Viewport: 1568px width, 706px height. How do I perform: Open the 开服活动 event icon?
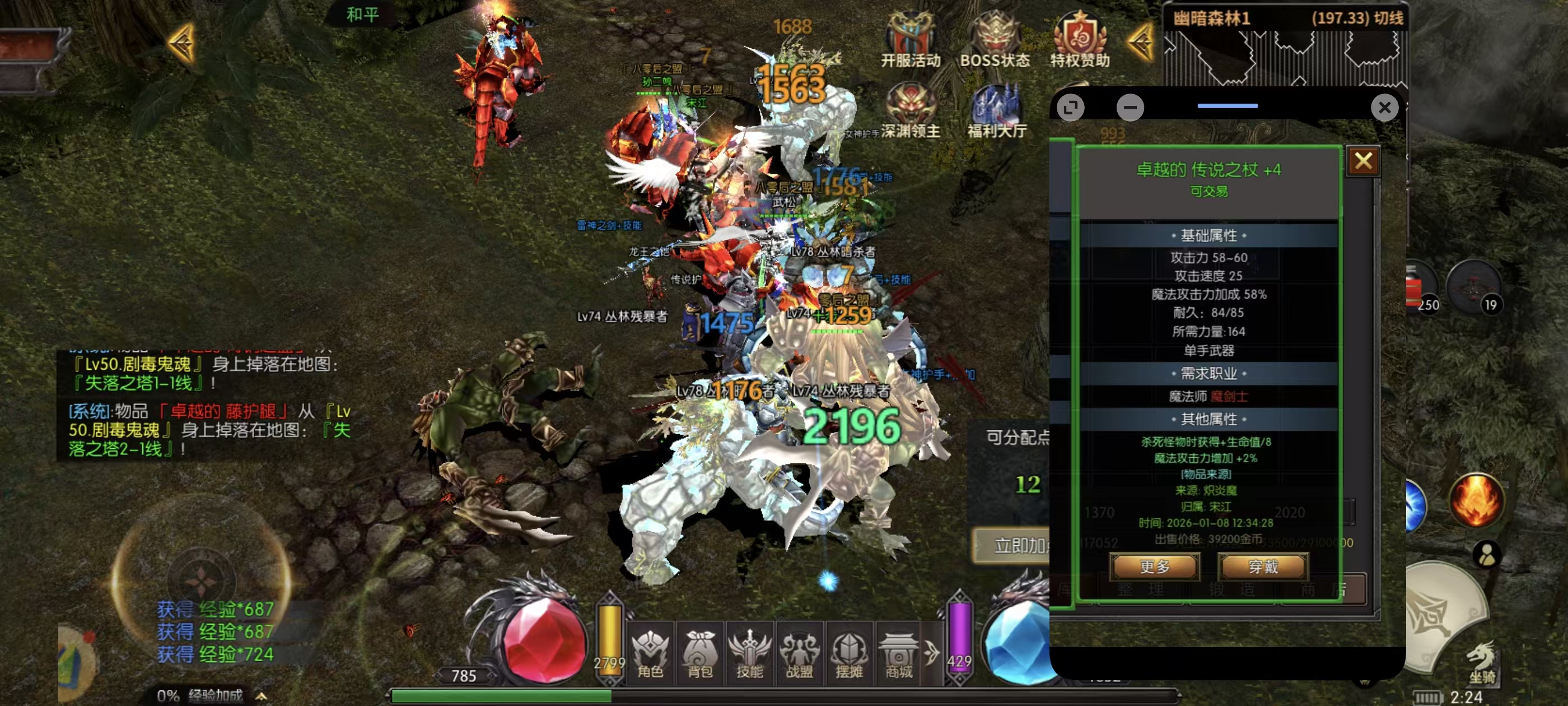910,39
